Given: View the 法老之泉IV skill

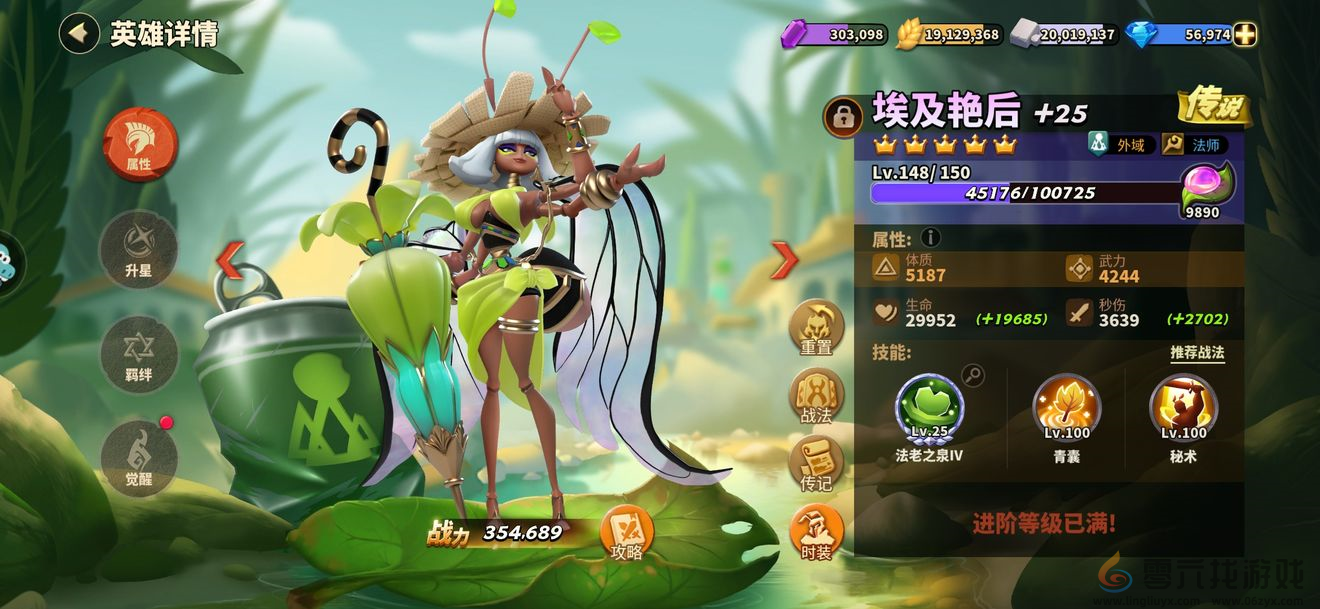Looking at the screenshot, I should point(929,408).
